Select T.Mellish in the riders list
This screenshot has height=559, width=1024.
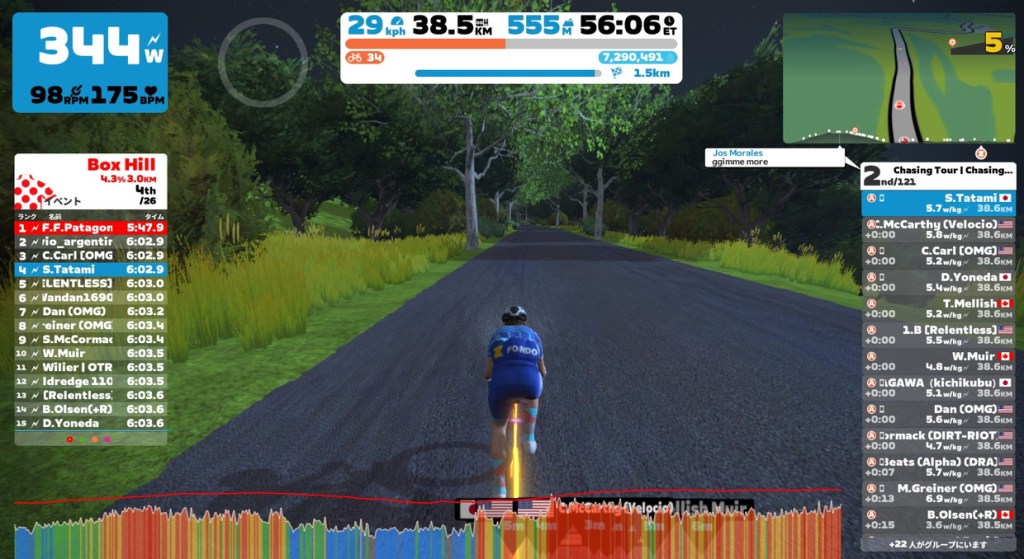pos(938,308)
